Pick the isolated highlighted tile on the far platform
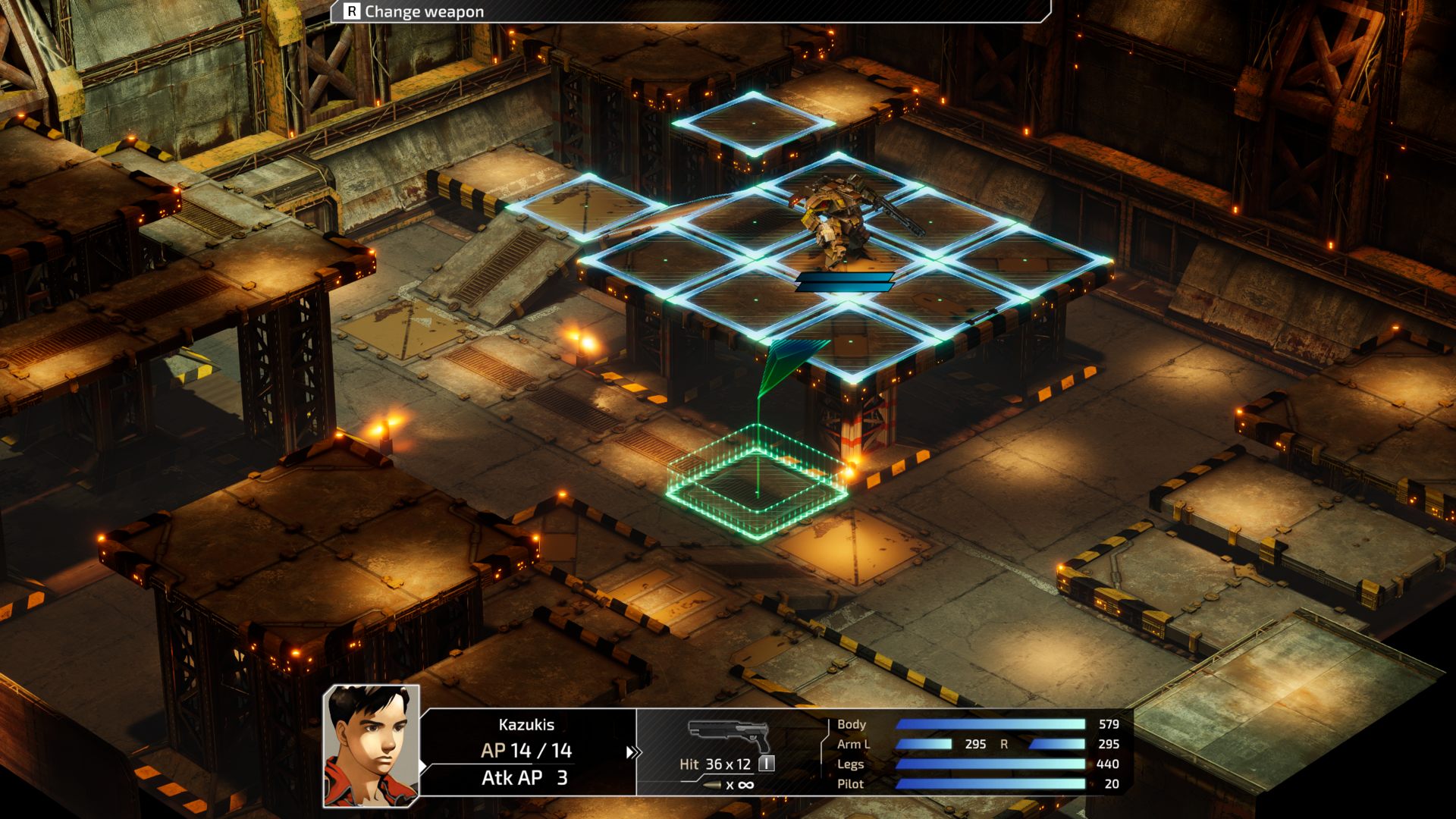Image resolution: width=1456 pixels, height=819 pixels. click(x=753, y=123)
